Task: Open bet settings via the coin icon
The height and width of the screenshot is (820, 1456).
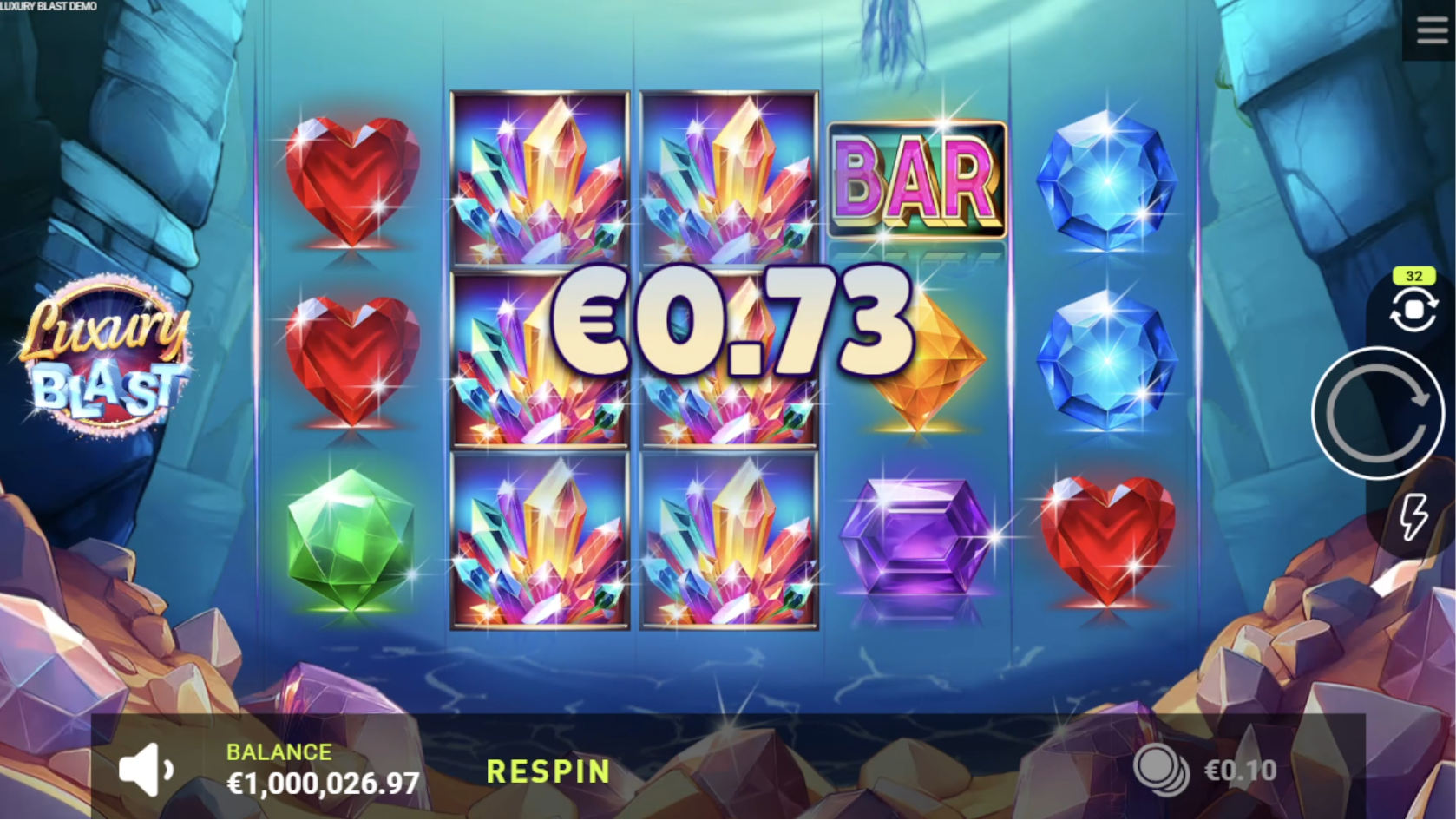Action: coord(1161,770)
